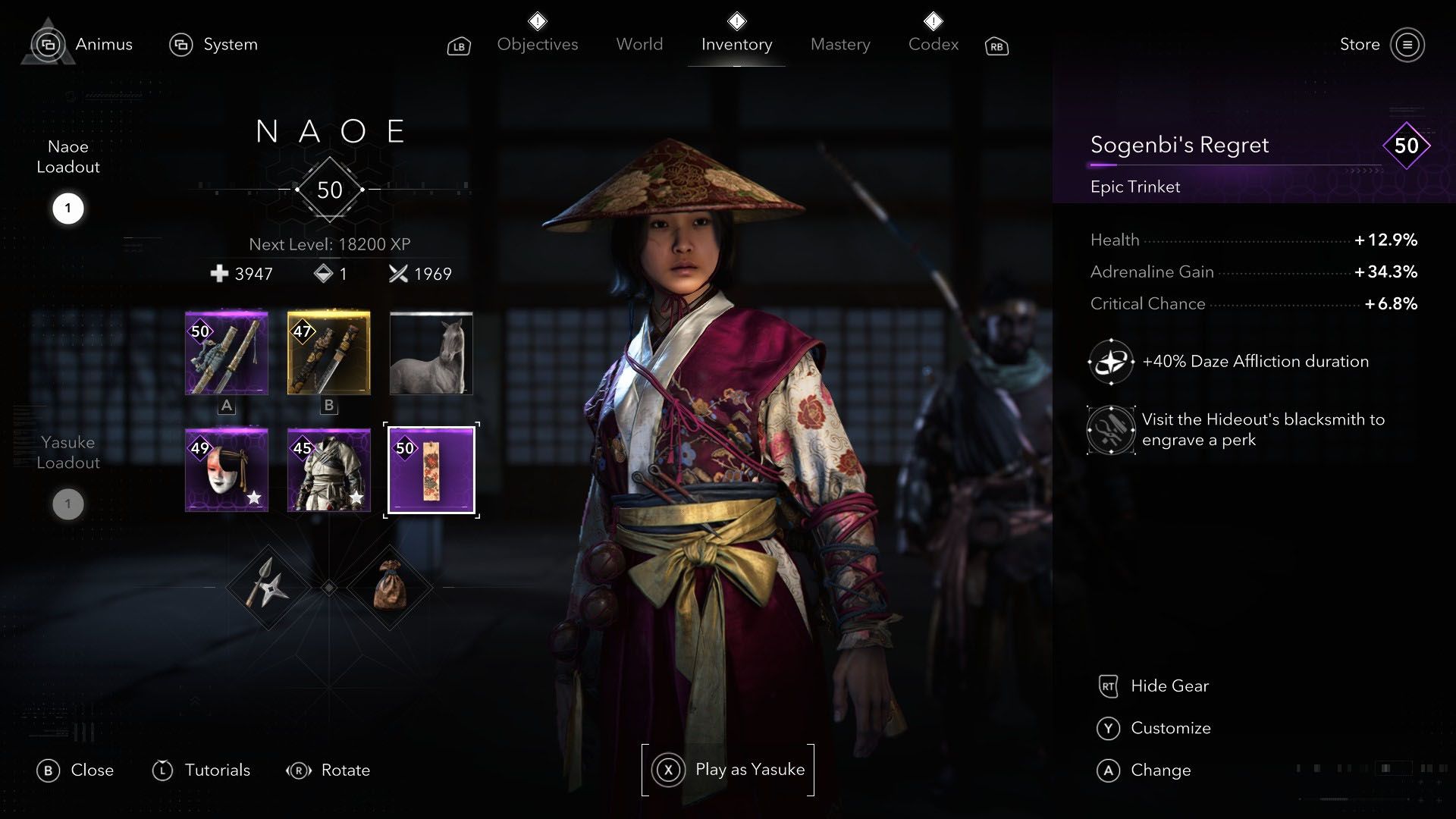Click the character level progress bar
This screenshot has height=819, width=1456.
(328, 189)
